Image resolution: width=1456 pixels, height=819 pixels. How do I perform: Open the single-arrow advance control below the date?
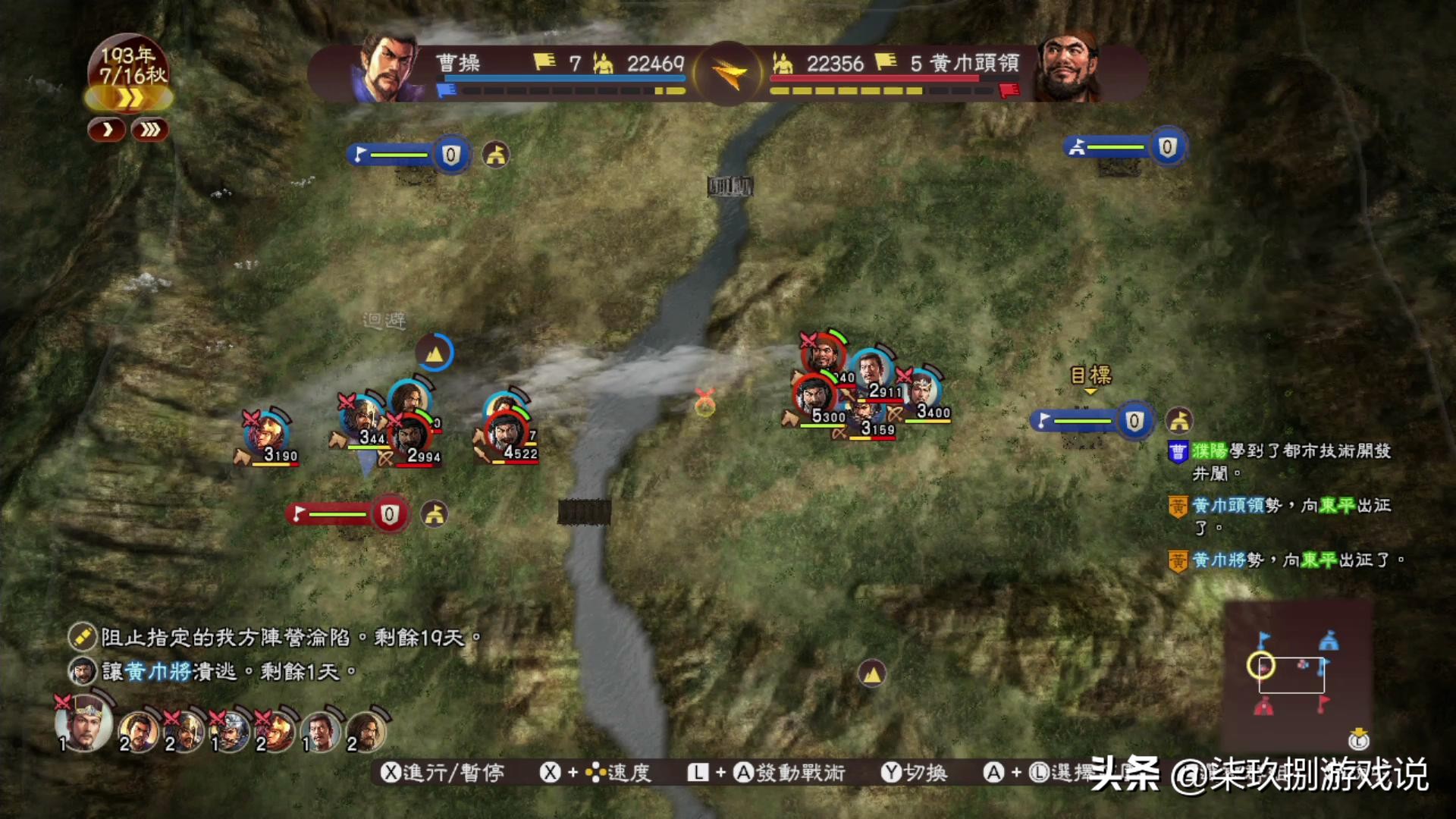coord(107,130)
